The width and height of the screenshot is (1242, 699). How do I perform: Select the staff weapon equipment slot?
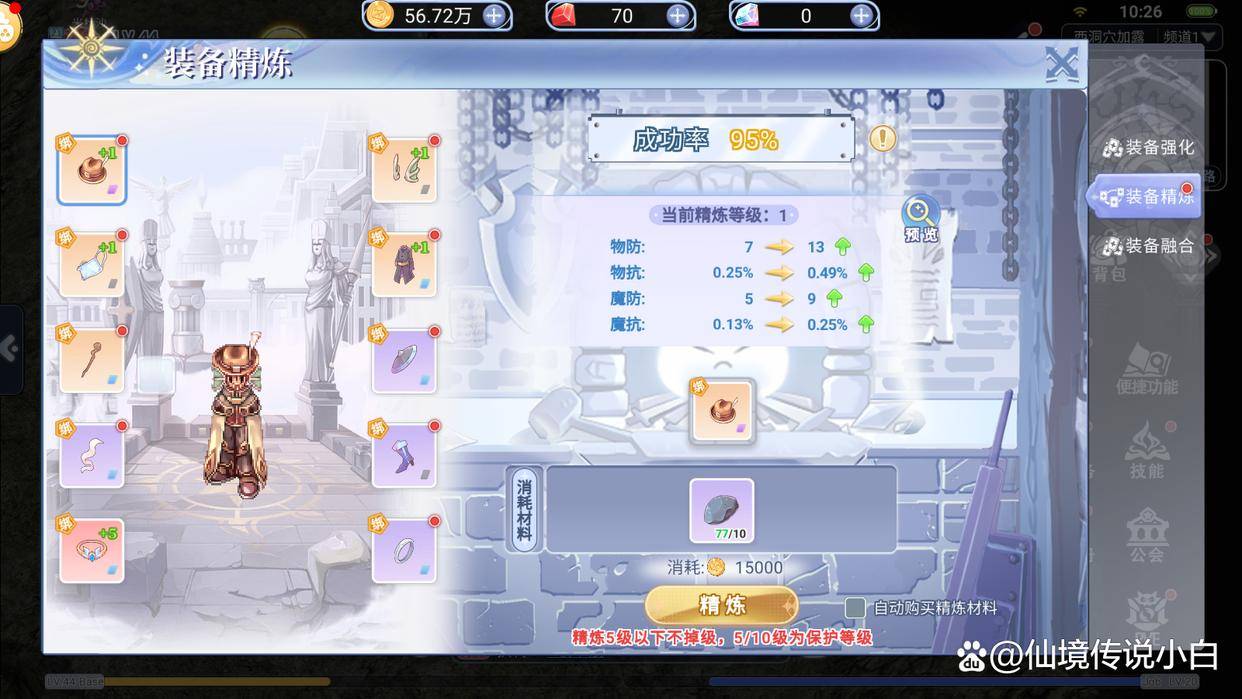[x=91, y=360]
